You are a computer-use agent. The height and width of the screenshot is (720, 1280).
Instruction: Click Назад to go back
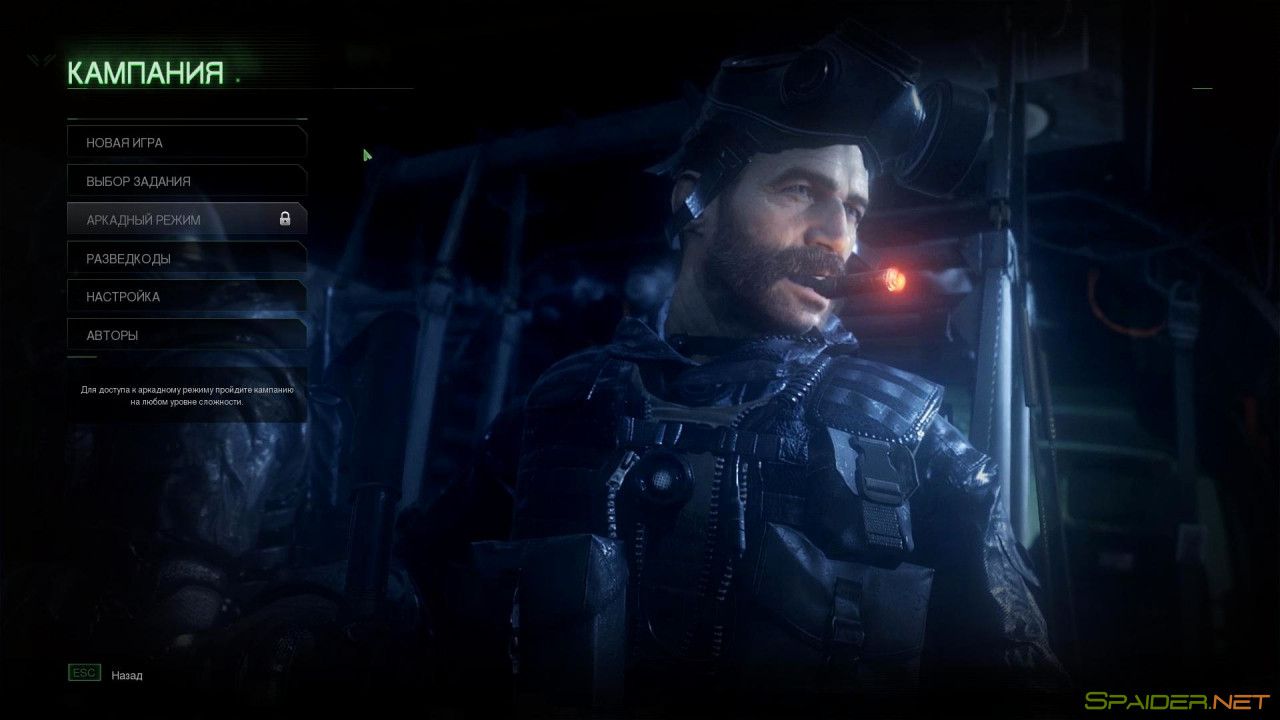[x=126, y=674]
